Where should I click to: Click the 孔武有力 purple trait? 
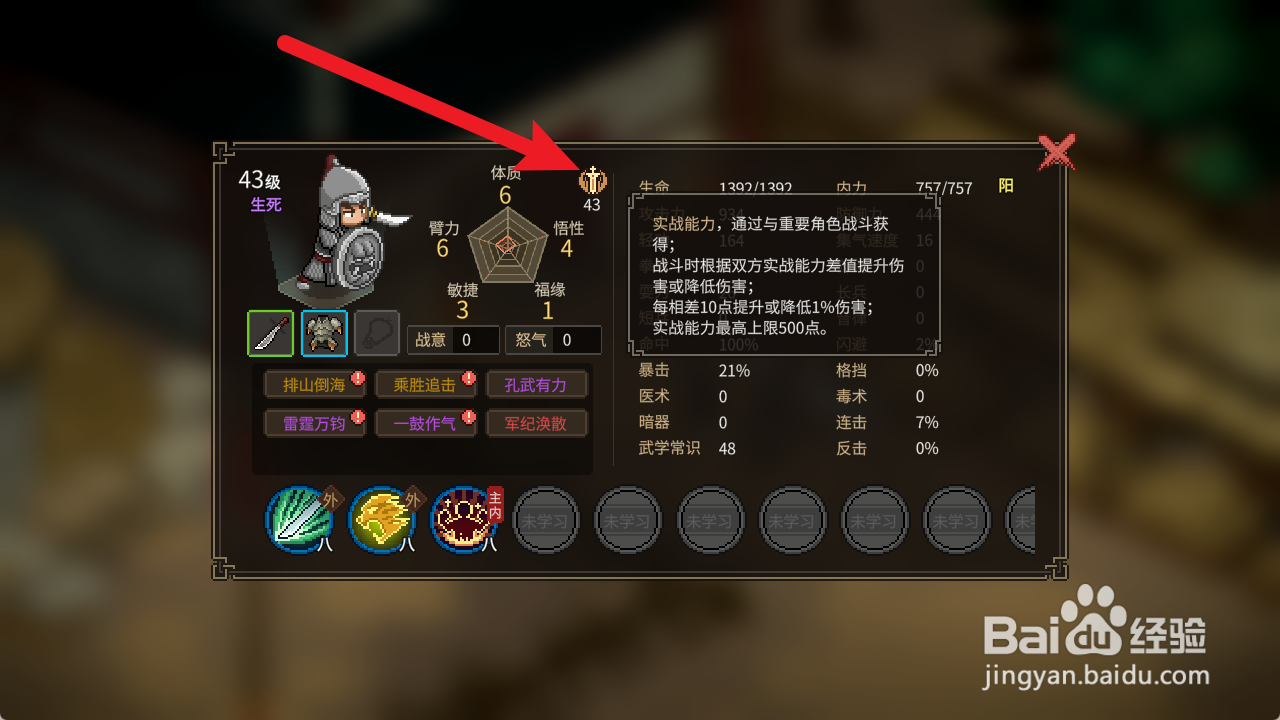[x=536, y=384]
